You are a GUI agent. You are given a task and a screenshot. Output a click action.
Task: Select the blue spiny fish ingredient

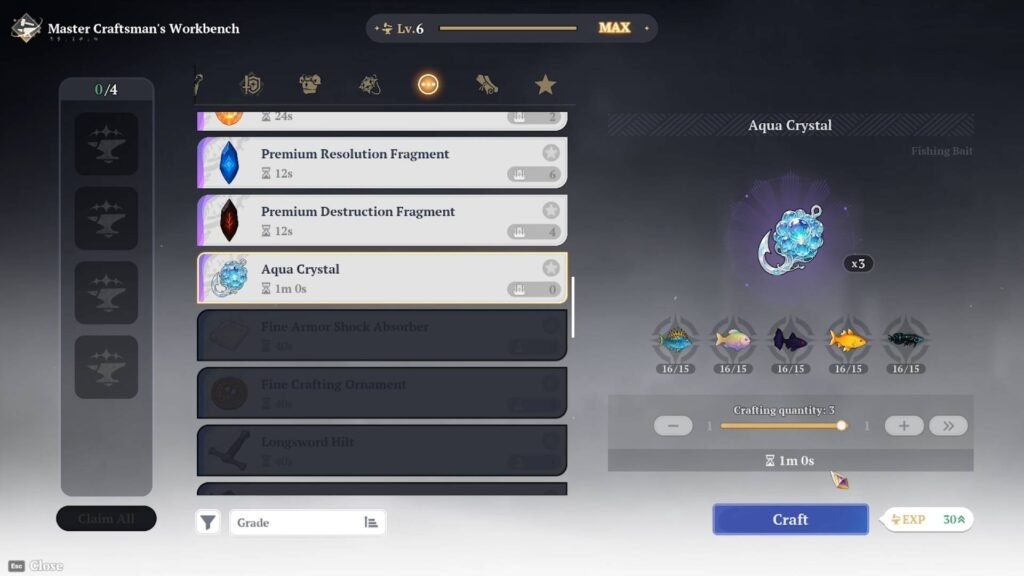click(x=675, y=340)
